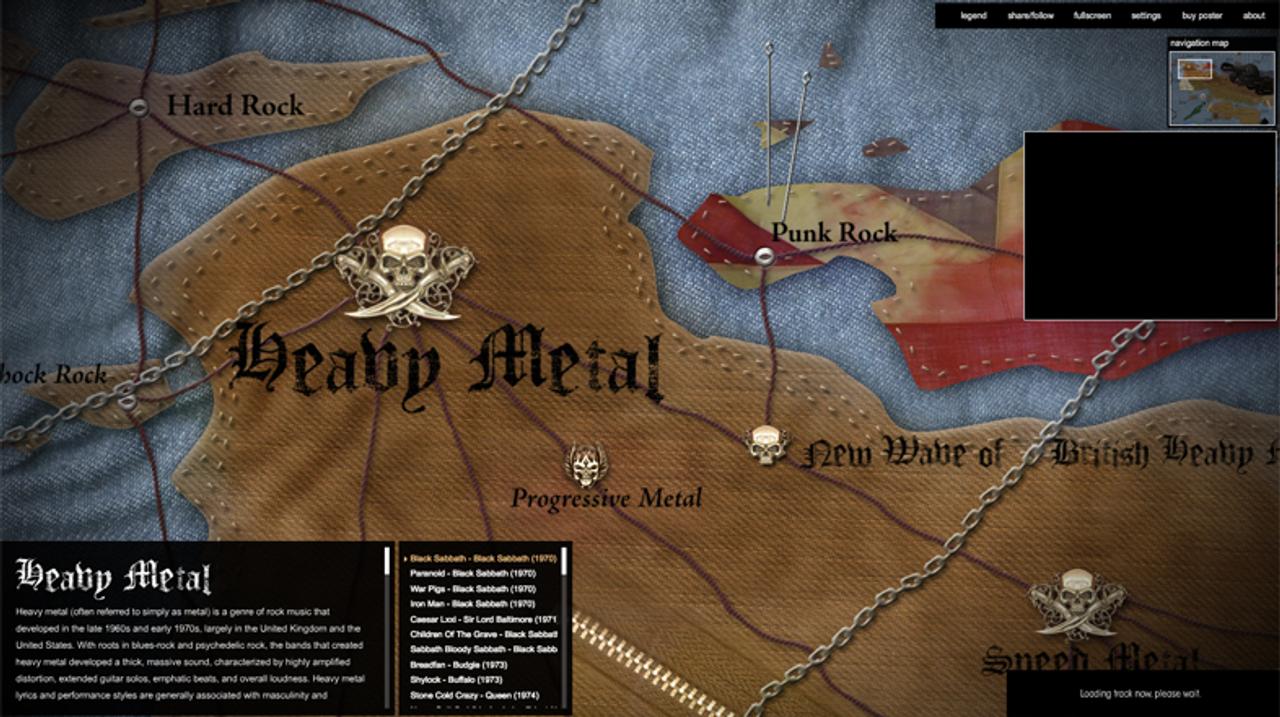
Task: Select the Heavy Metal skull marker
Action: point(404,274)
